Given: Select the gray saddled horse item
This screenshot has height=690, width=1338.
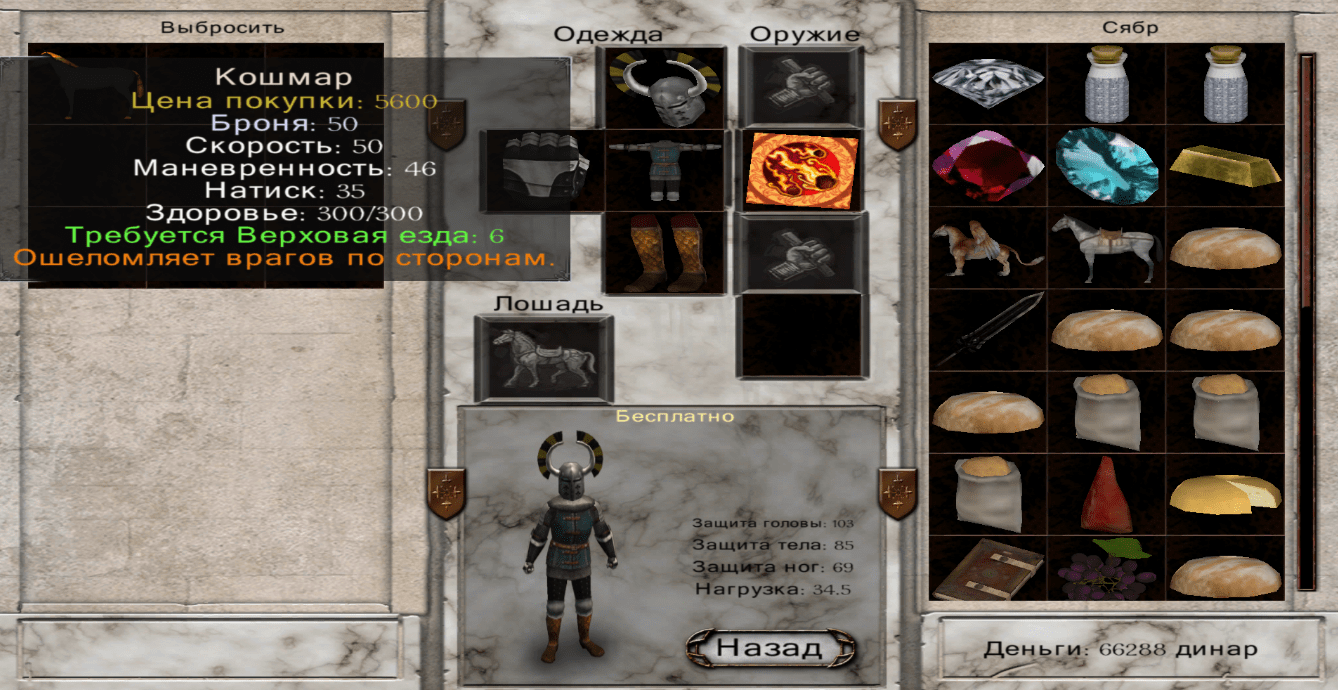Looking at the screenshot, I should tap(1106, 248).
